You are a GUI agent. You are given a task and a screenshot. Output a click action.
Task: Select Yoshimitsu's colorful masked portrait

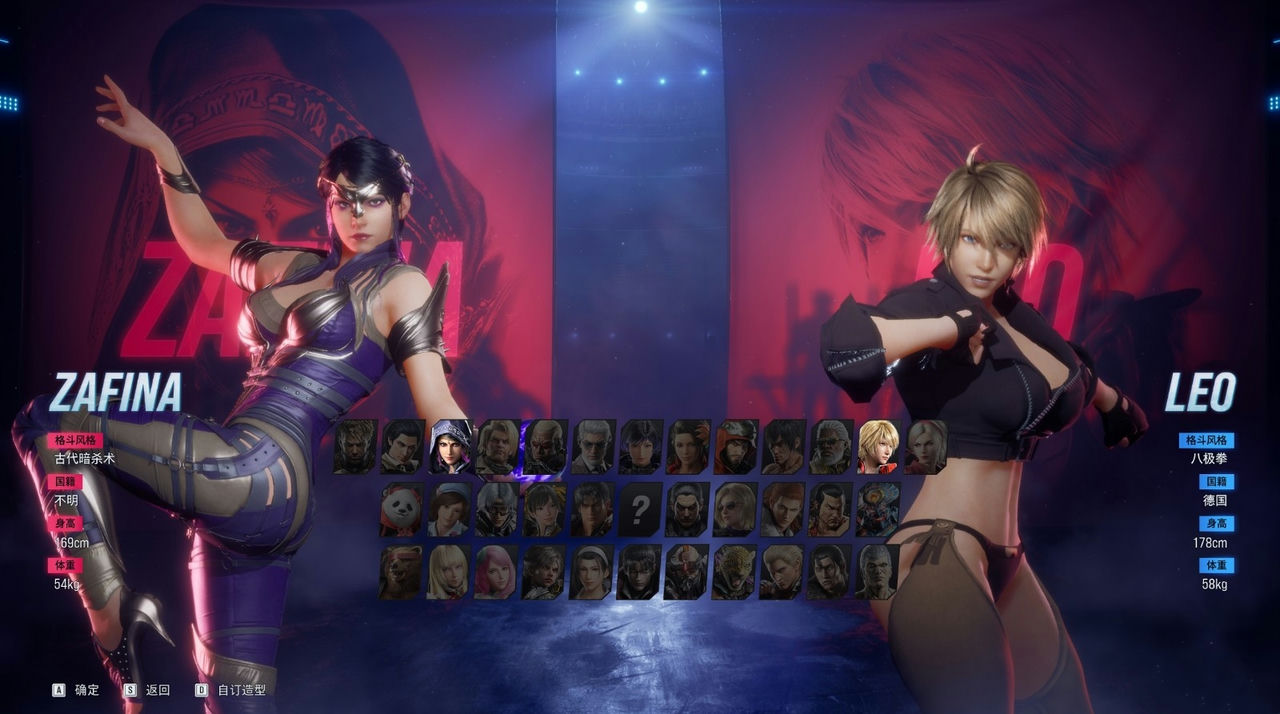click(878, 510)
